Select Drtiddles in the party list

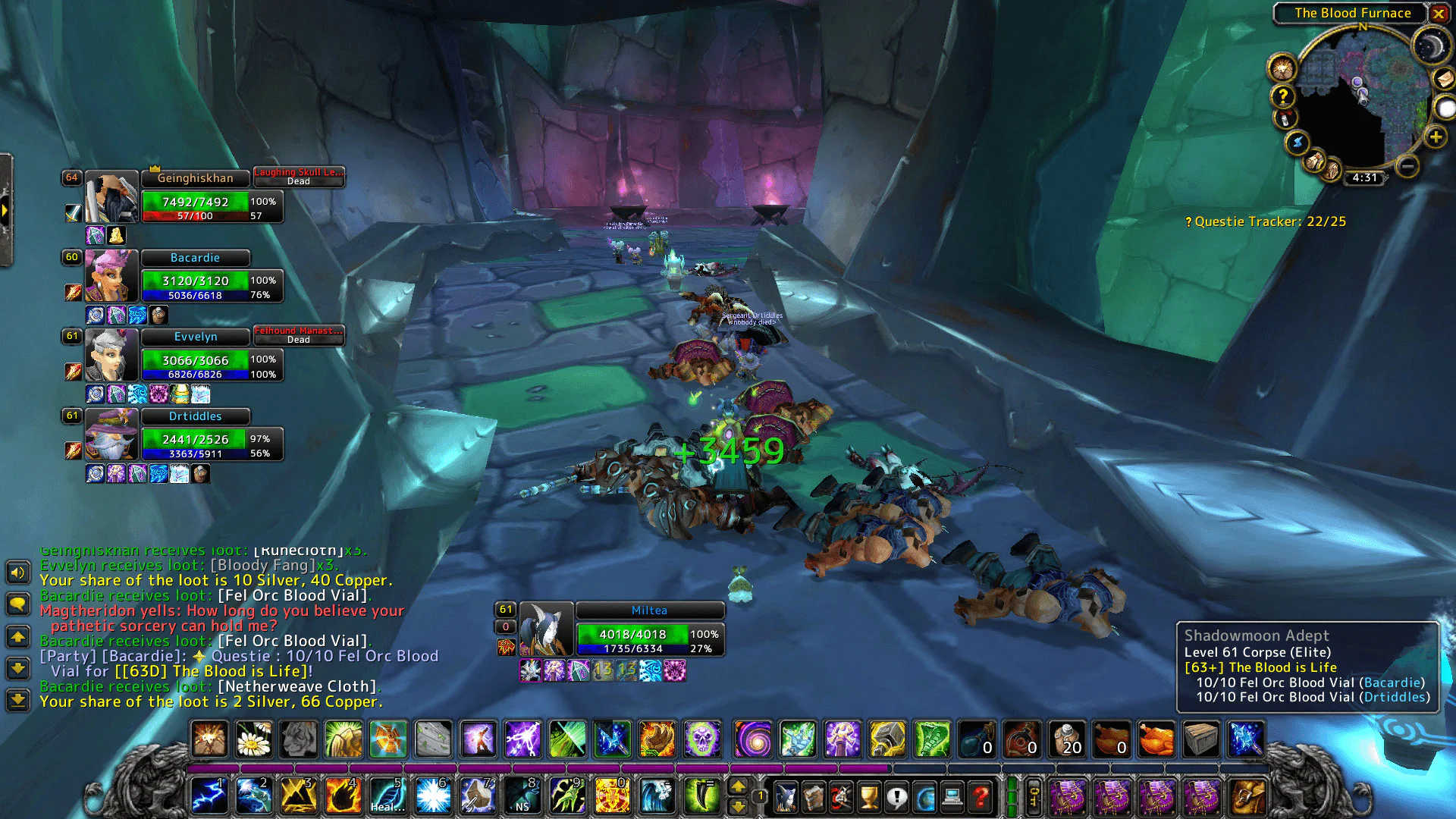point(195,416)
